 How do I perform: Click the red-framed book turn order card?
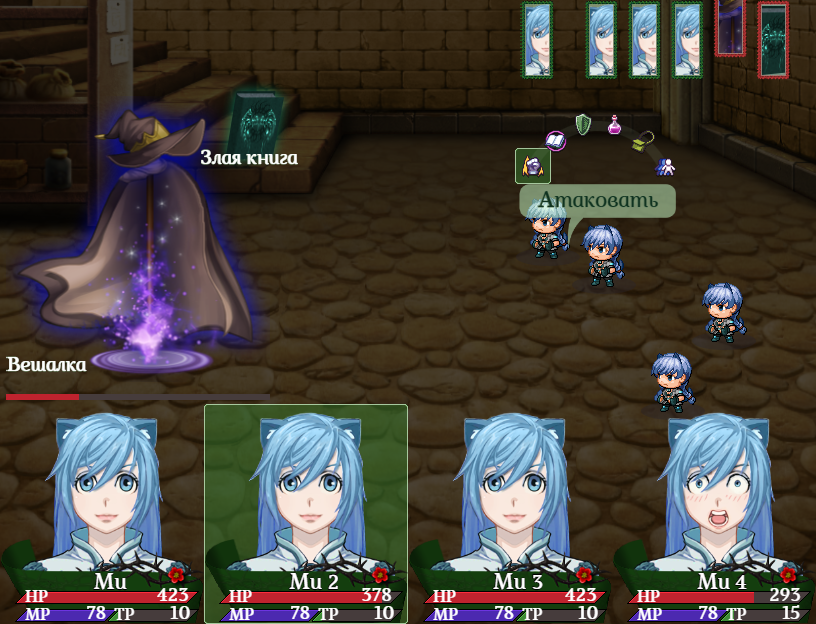(x=773, y=40)
